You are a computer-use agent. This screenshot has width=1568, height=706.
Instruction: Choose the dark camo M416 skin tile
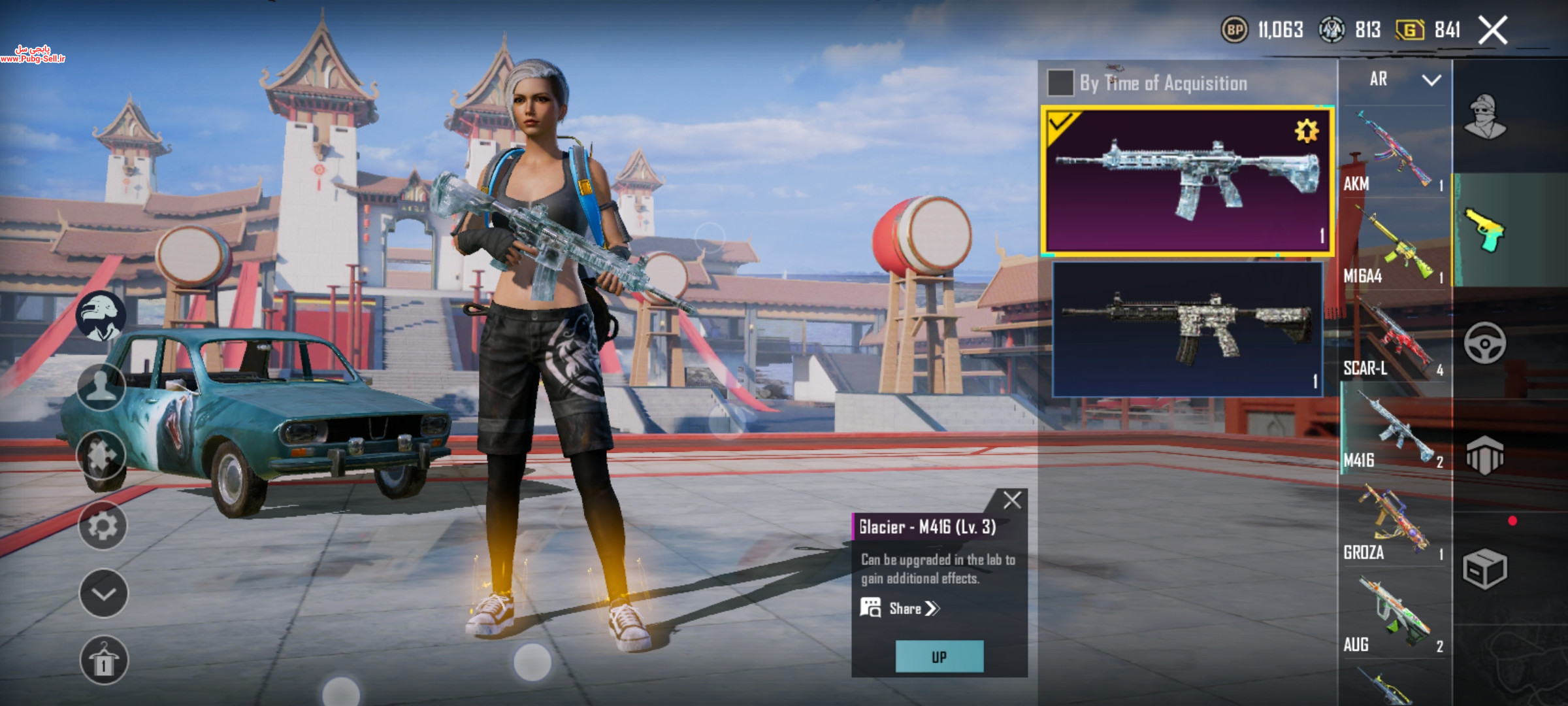[1187, 329]
